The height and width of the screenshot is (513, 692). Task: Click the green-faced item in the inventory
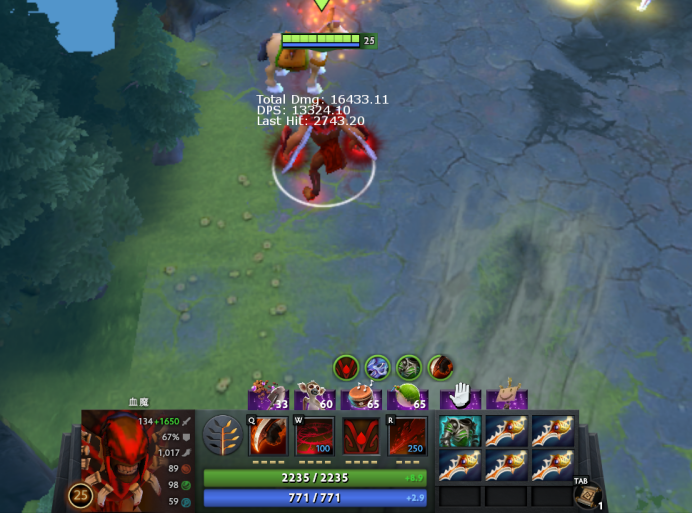pos(460,431)
